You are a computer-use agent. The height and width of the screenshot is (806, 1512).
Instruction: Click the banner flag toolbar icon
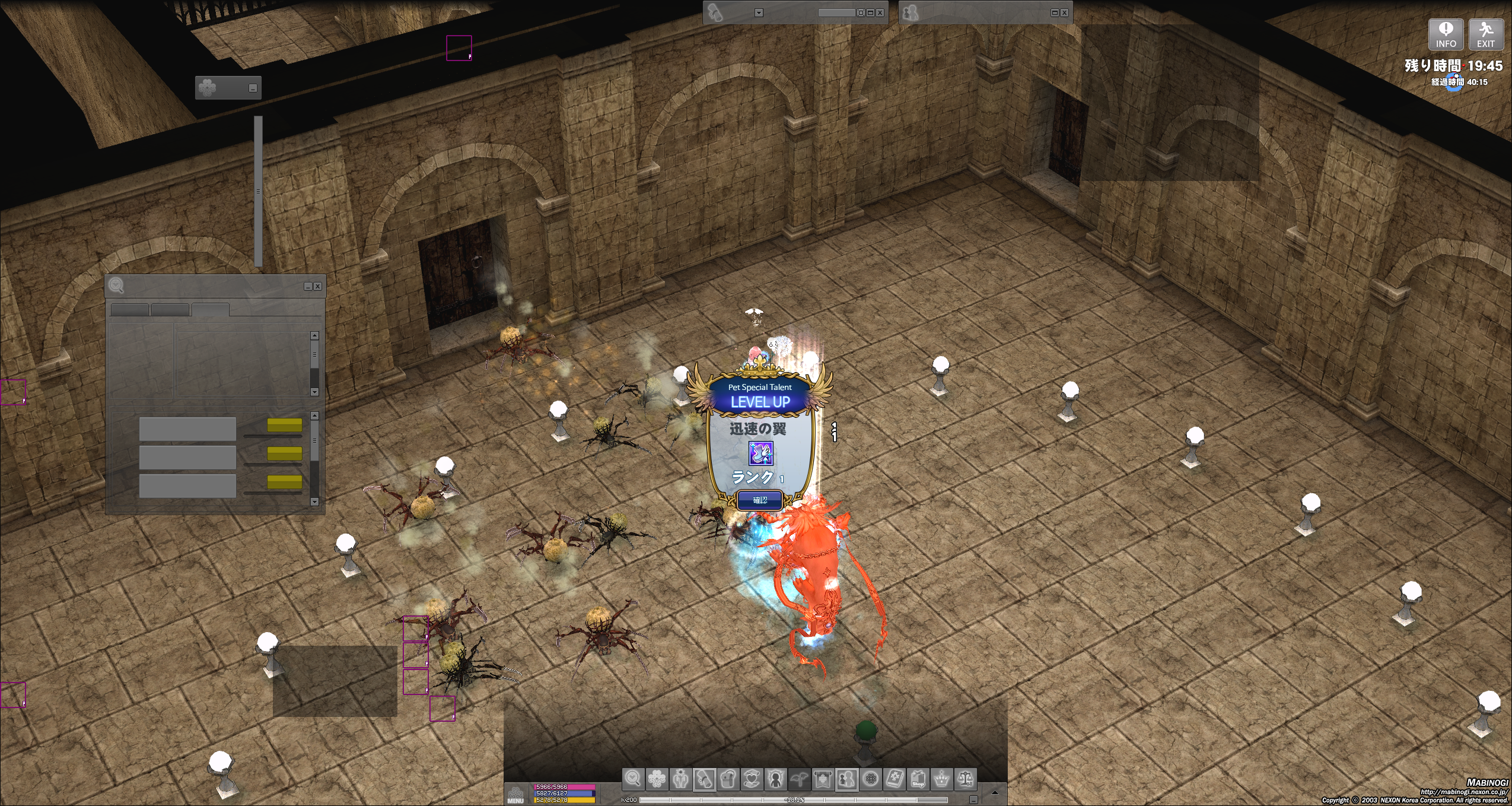tap(823, 778)
